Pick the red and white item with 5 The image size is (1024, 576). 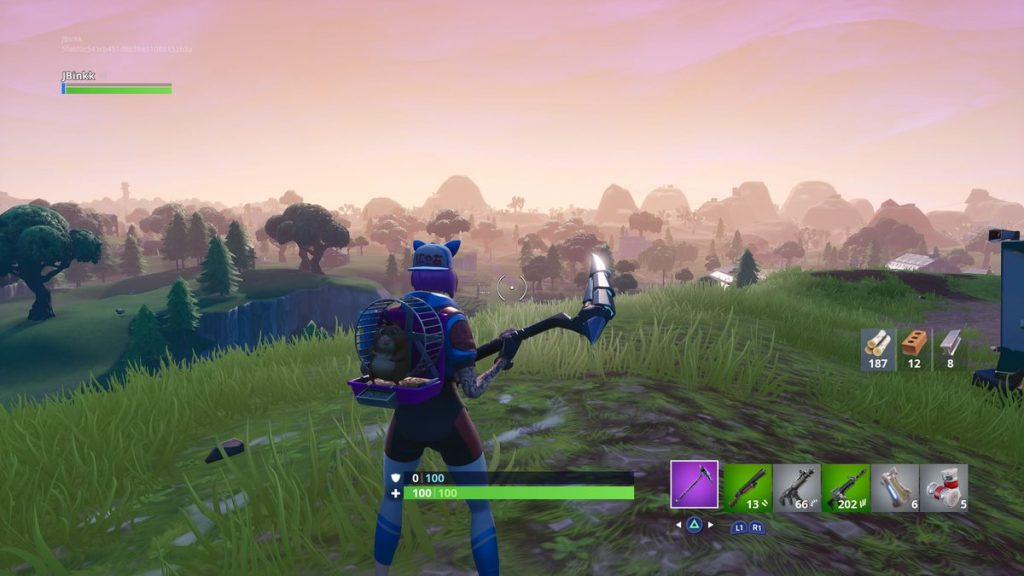point(943,488)
